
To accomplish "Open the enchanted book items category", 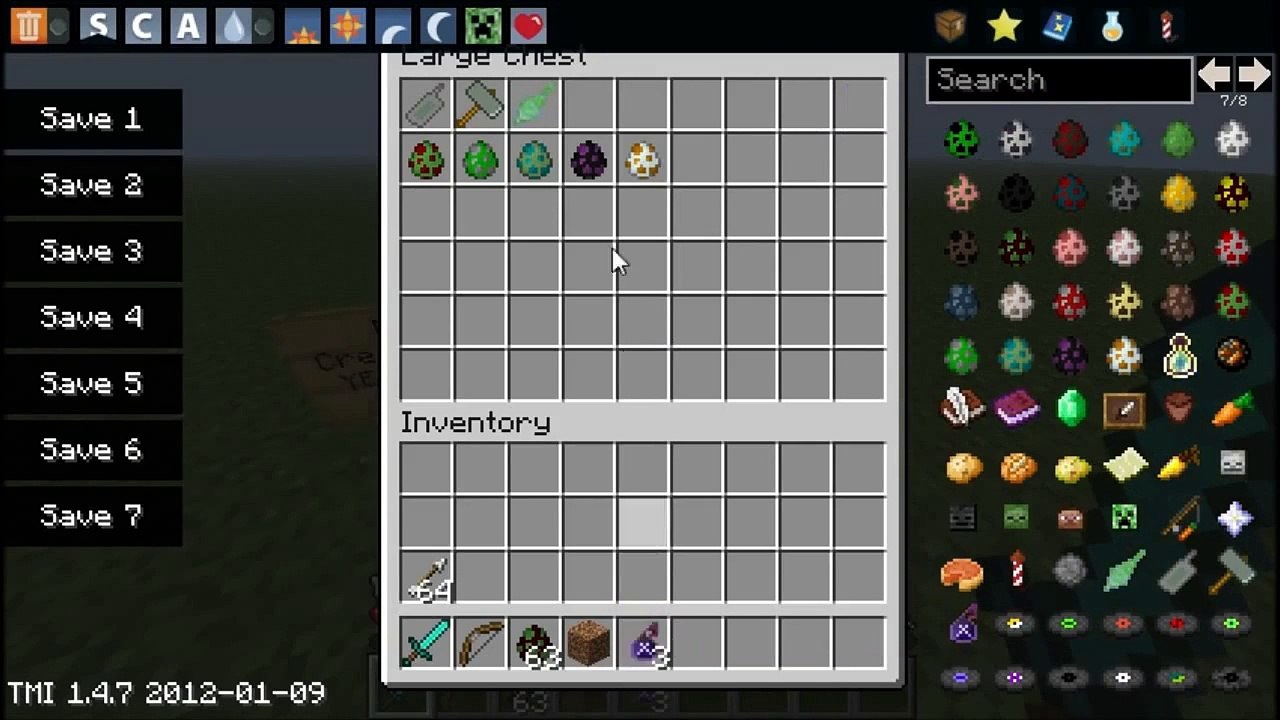I will [1057, 25].
